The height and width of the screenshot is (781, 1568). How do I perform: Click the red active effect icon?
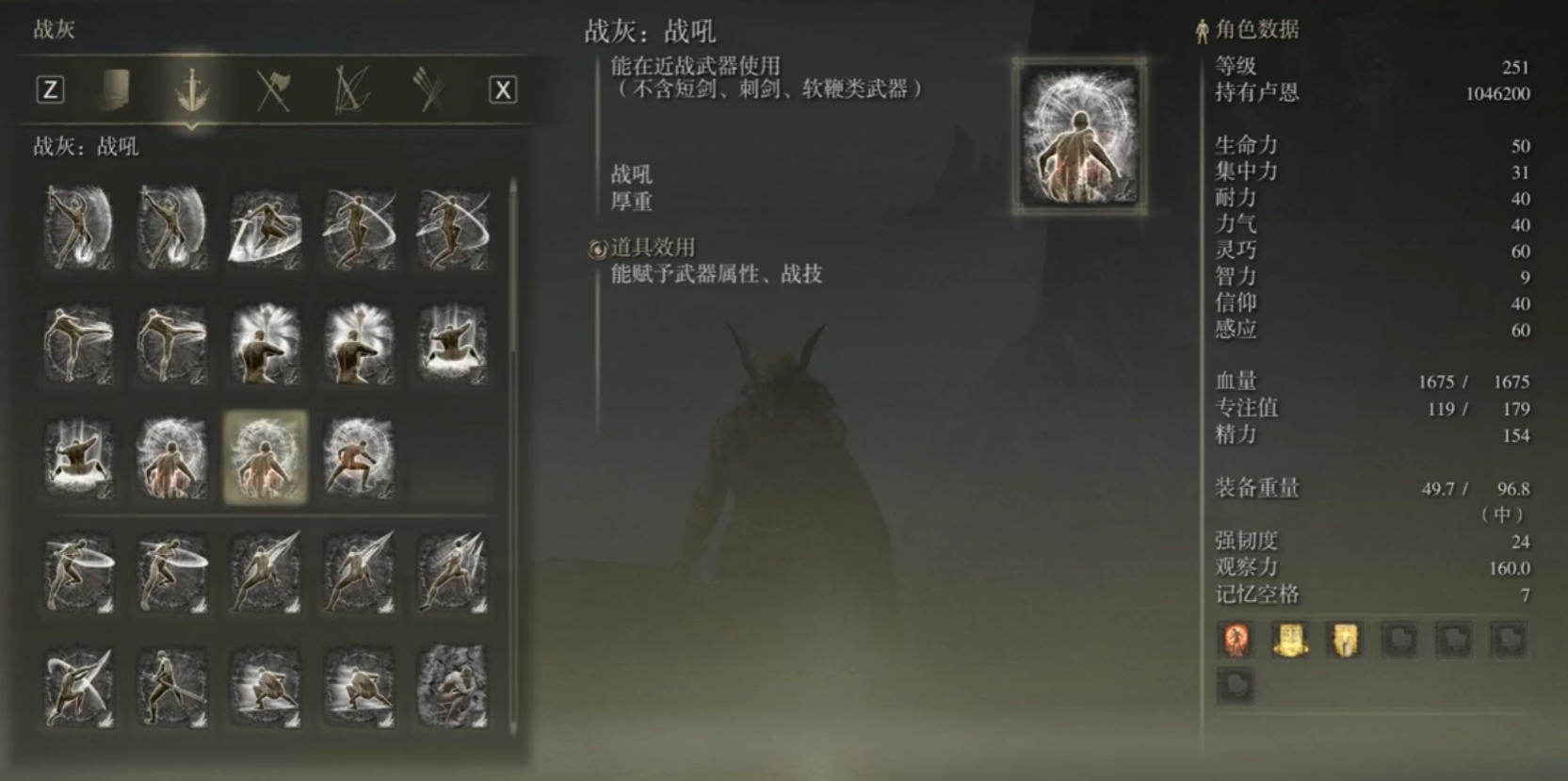point(1238,640)
